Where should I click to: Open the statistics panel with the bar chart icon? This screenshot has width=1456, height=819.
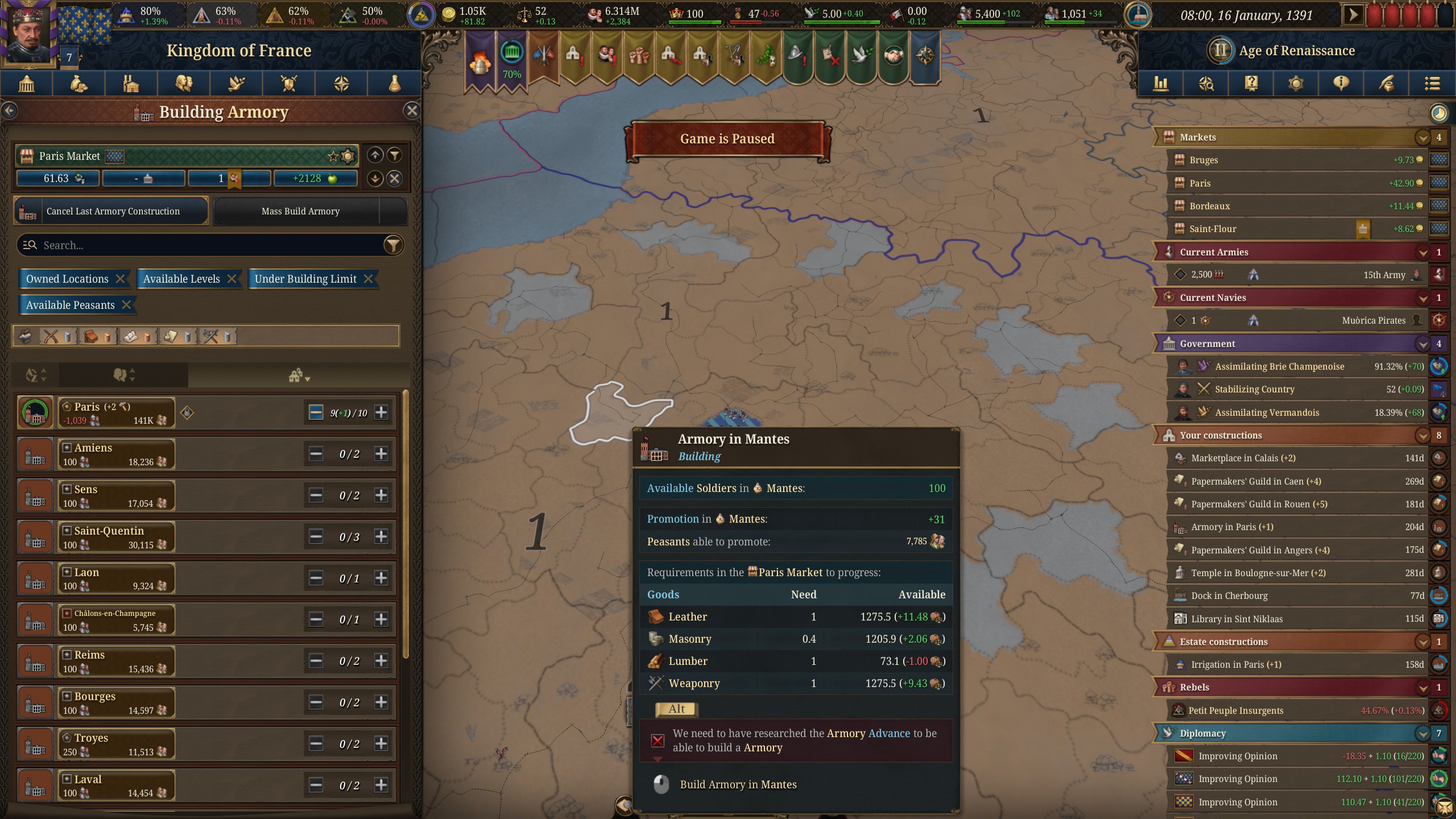point(1161,84)
